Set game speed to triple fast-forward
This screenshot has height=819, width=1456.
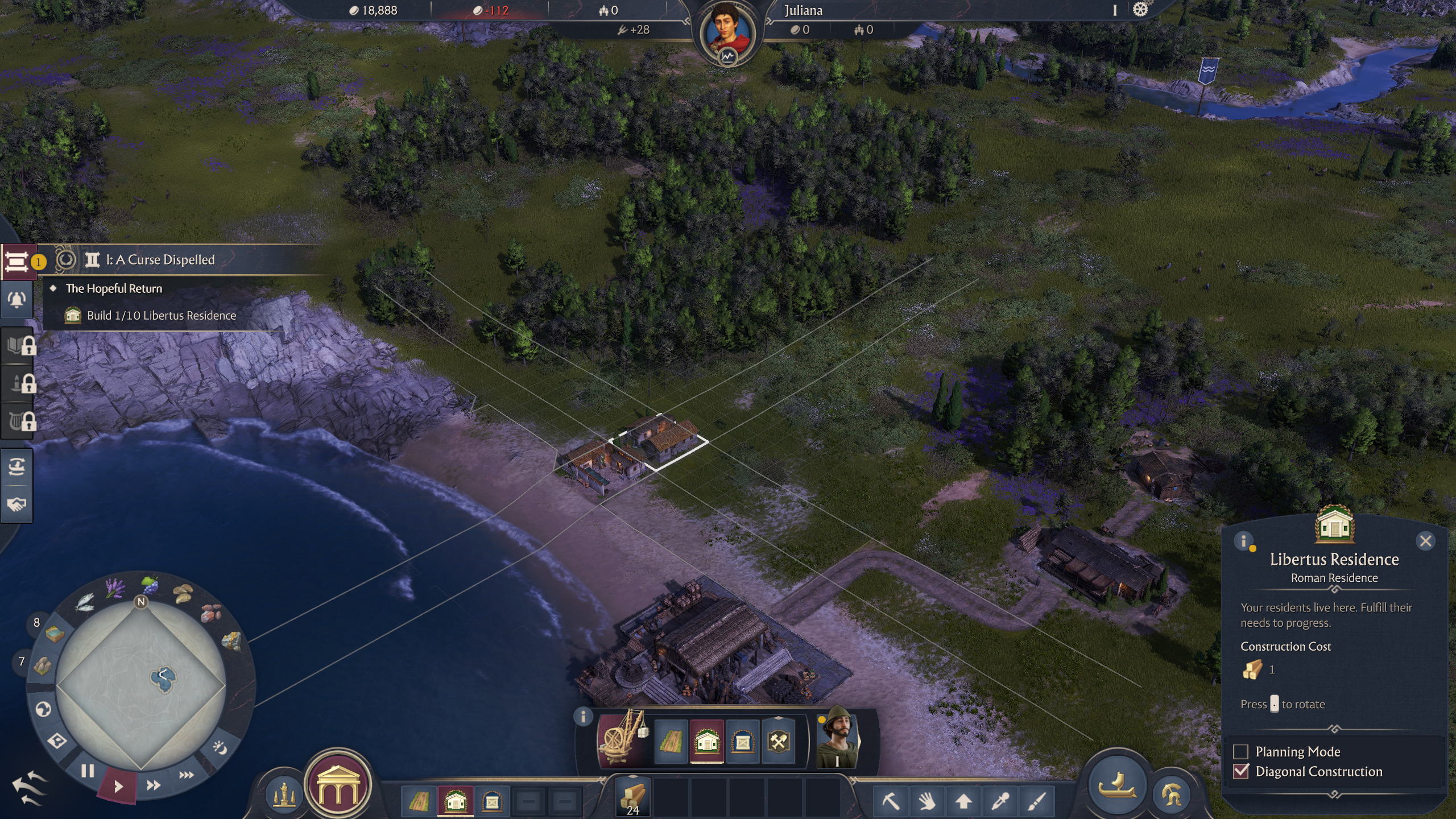[x=186, y=775]
